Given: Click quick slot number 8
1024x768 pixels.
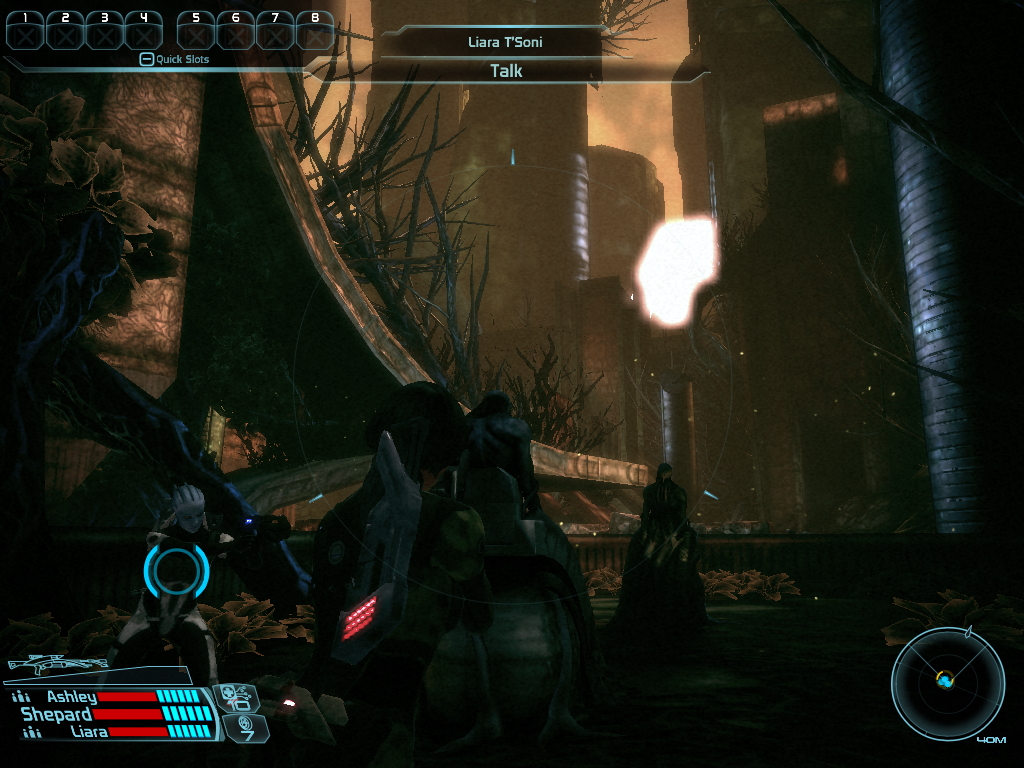Looking at the screenshot, I should point(315,31).
